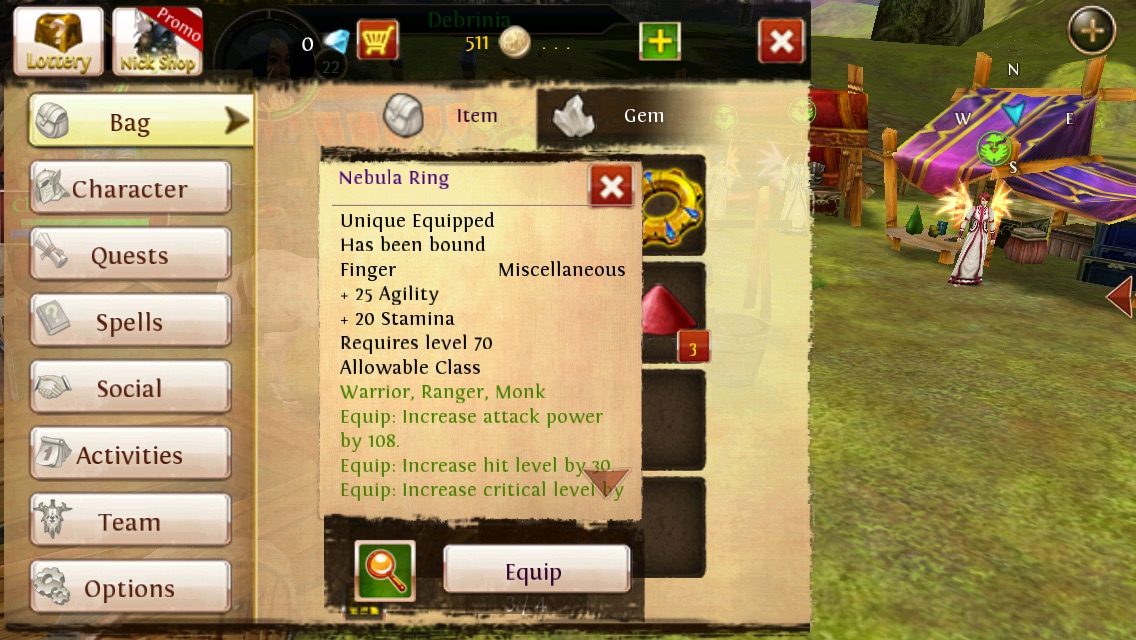The width and height of the screenshot is (1136, 640).
Task: Select the Bag menu entry
Action: (140, 122)
